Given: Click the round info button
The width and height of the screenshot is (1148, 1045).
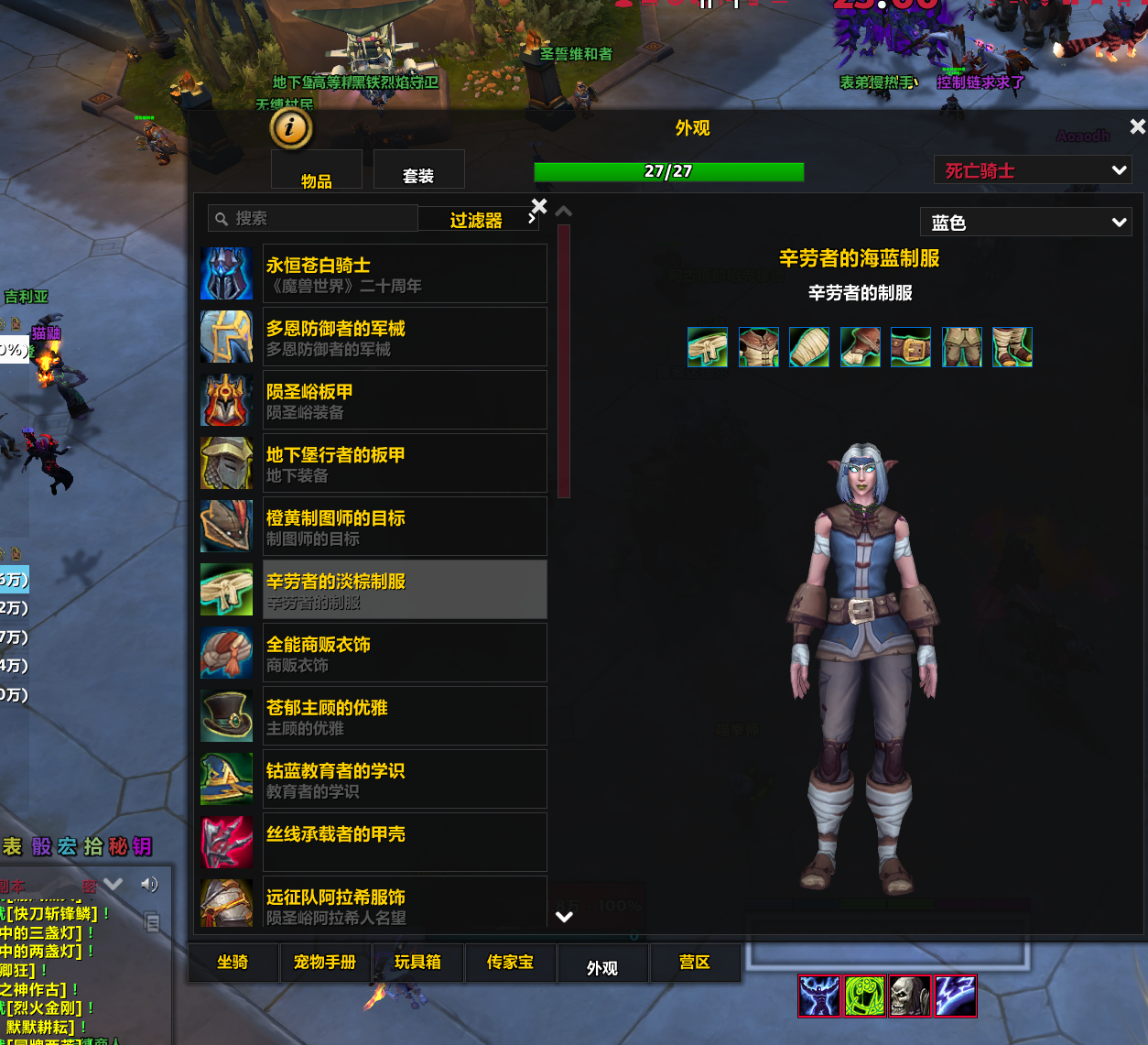Looking at the screenshot, I should click(x=291, y=128).
